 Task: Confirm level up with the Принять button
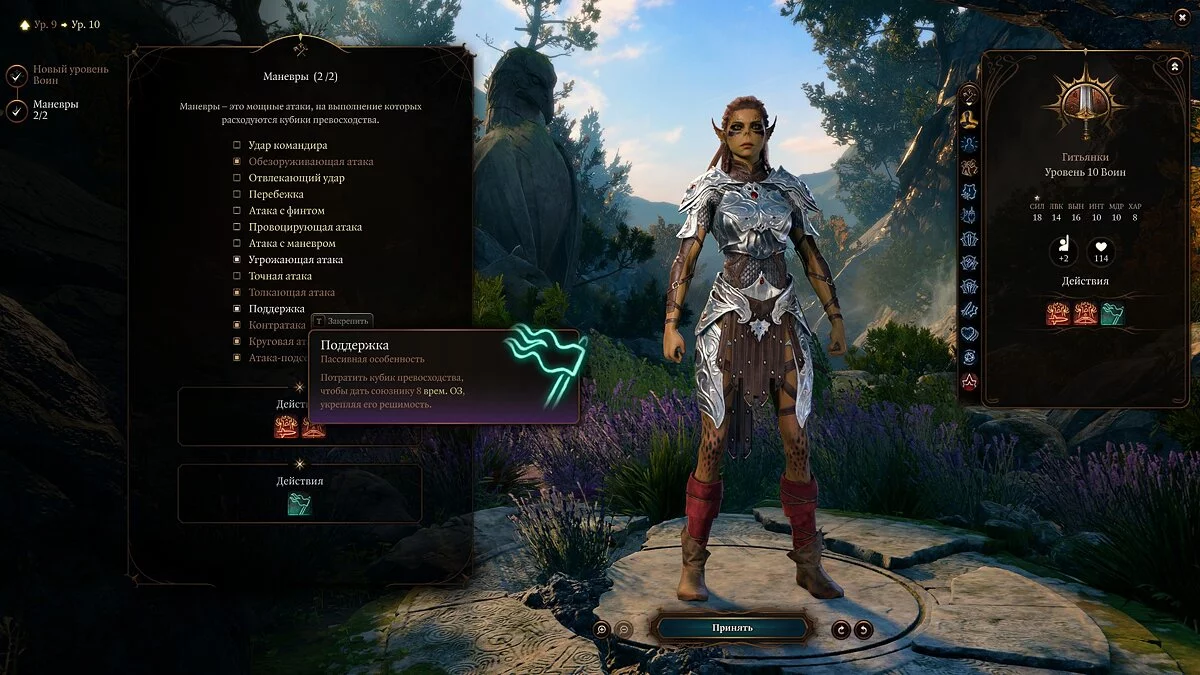click(x=732, y=628)
